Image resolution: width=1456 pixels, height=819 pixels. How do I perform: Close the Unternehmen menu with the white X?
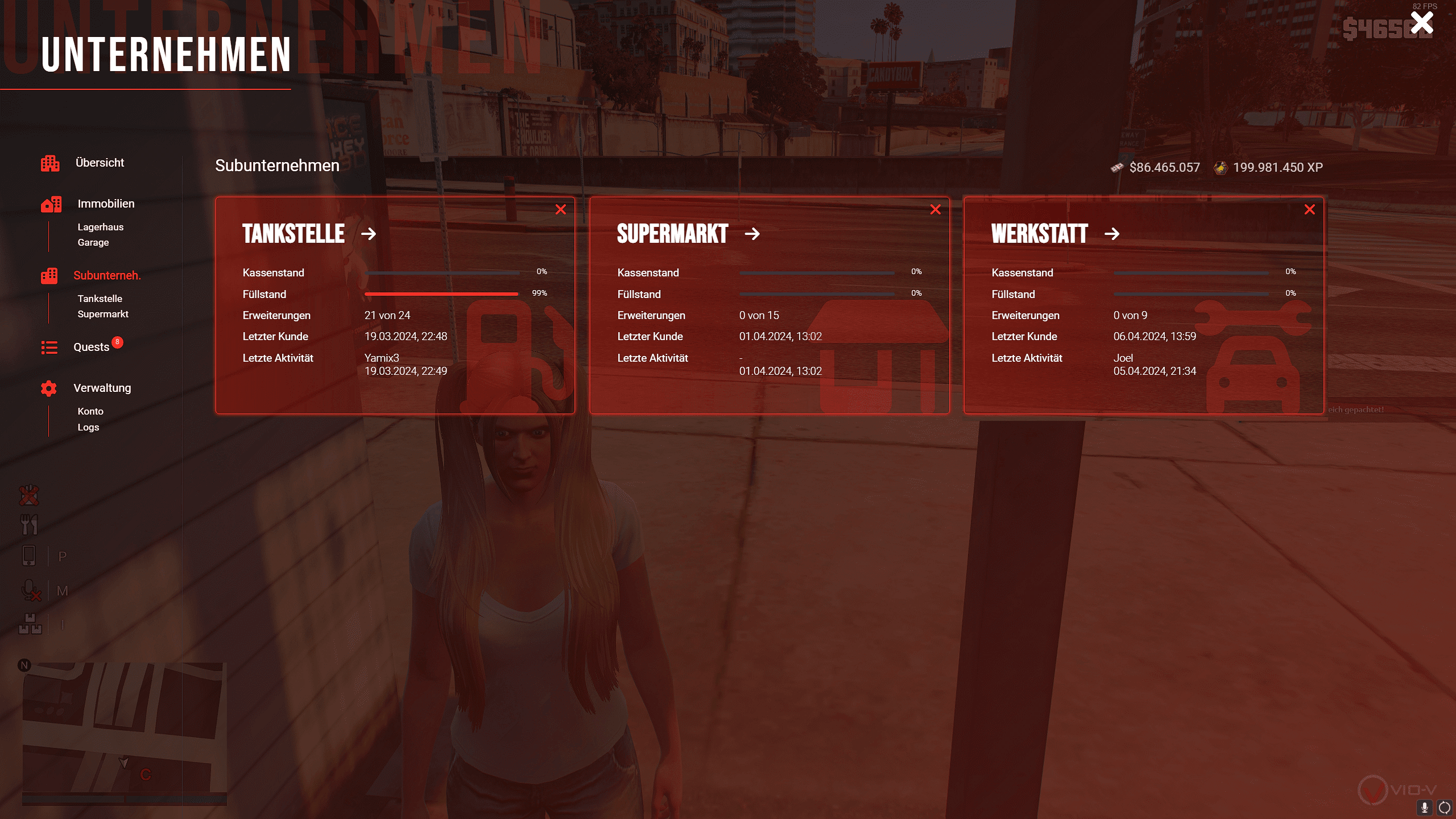(x=1421, y=23)
